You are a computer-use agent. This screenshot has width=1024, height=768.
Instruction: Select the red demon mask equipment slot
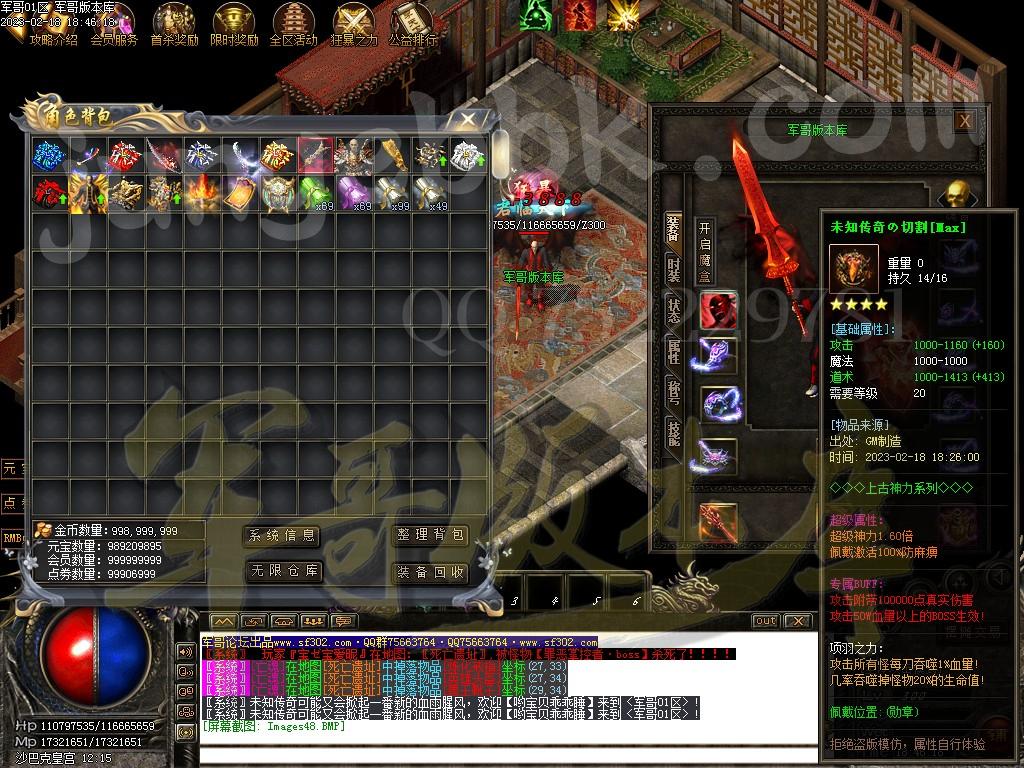(x=718, y=311)
